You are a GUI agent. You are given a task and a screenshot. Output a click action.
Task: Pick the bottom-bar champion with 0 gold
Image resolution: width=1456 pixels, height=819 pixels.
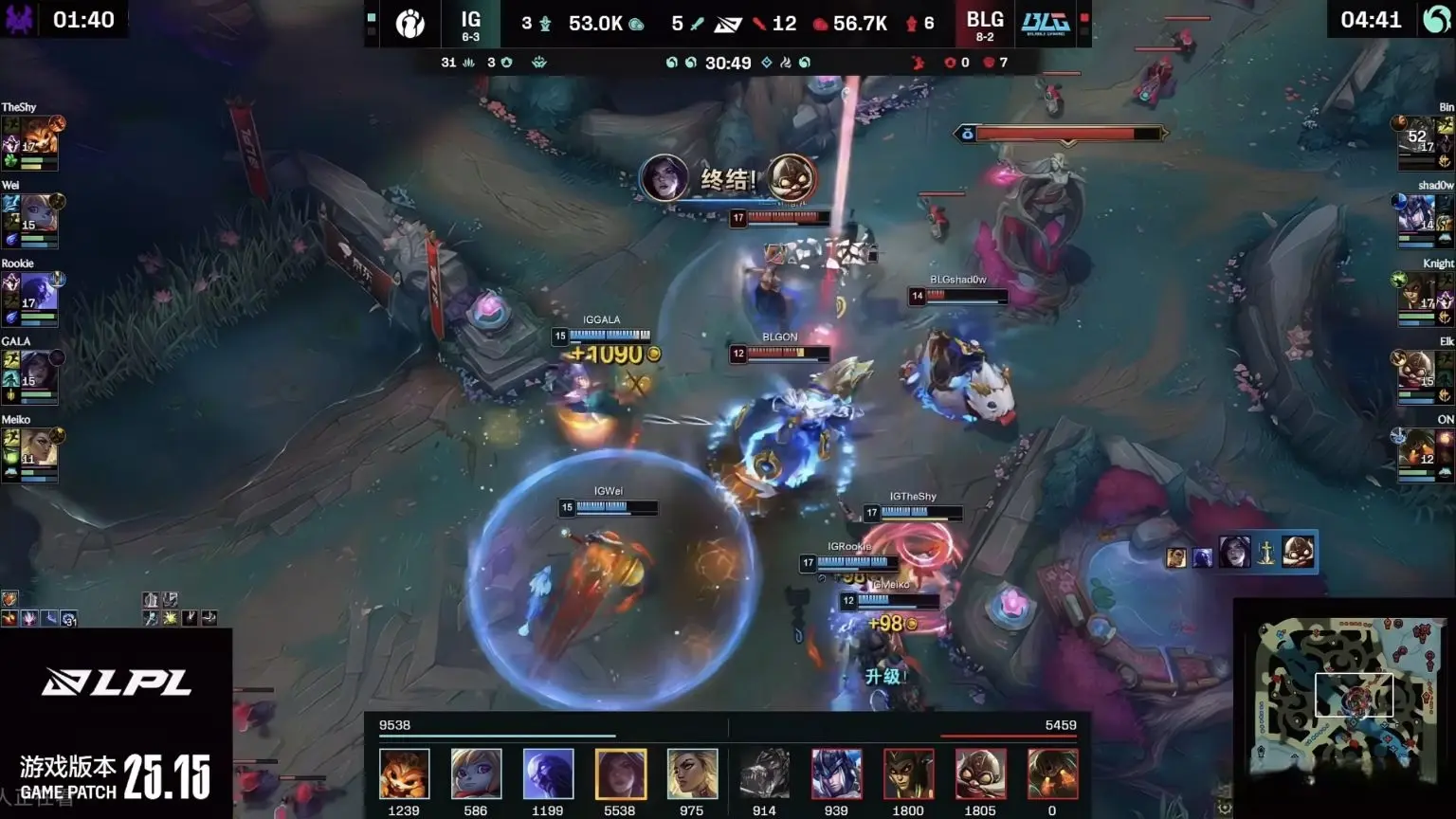click(1052, 773)
